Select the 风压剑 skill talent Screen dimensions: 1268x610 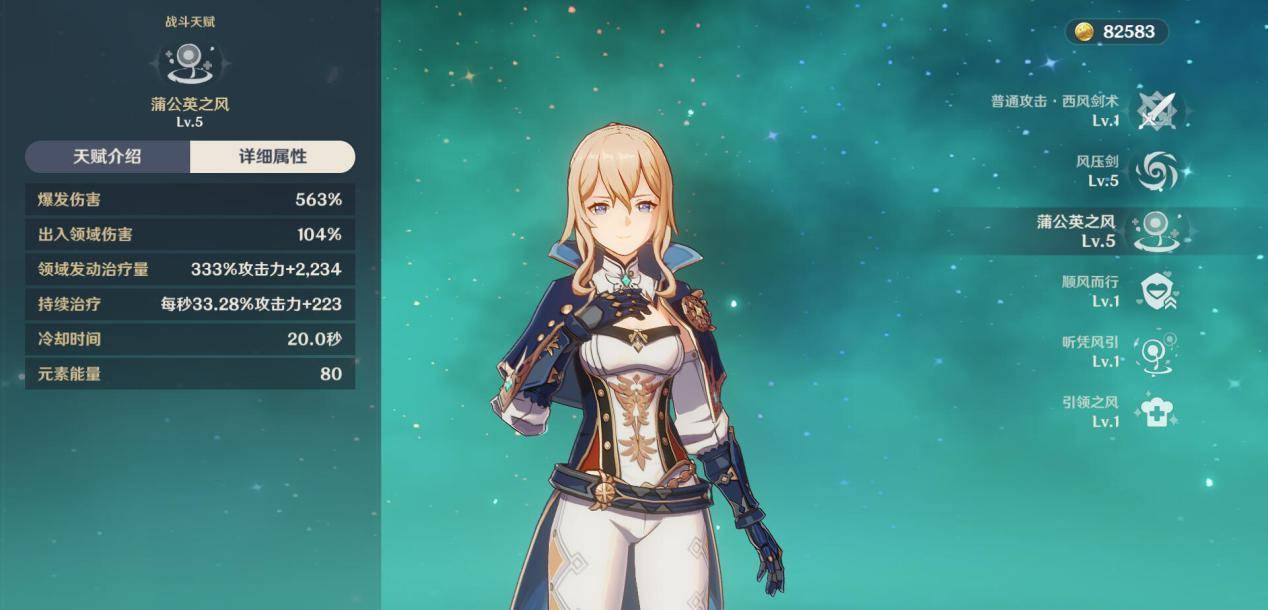click(1159, 171)
